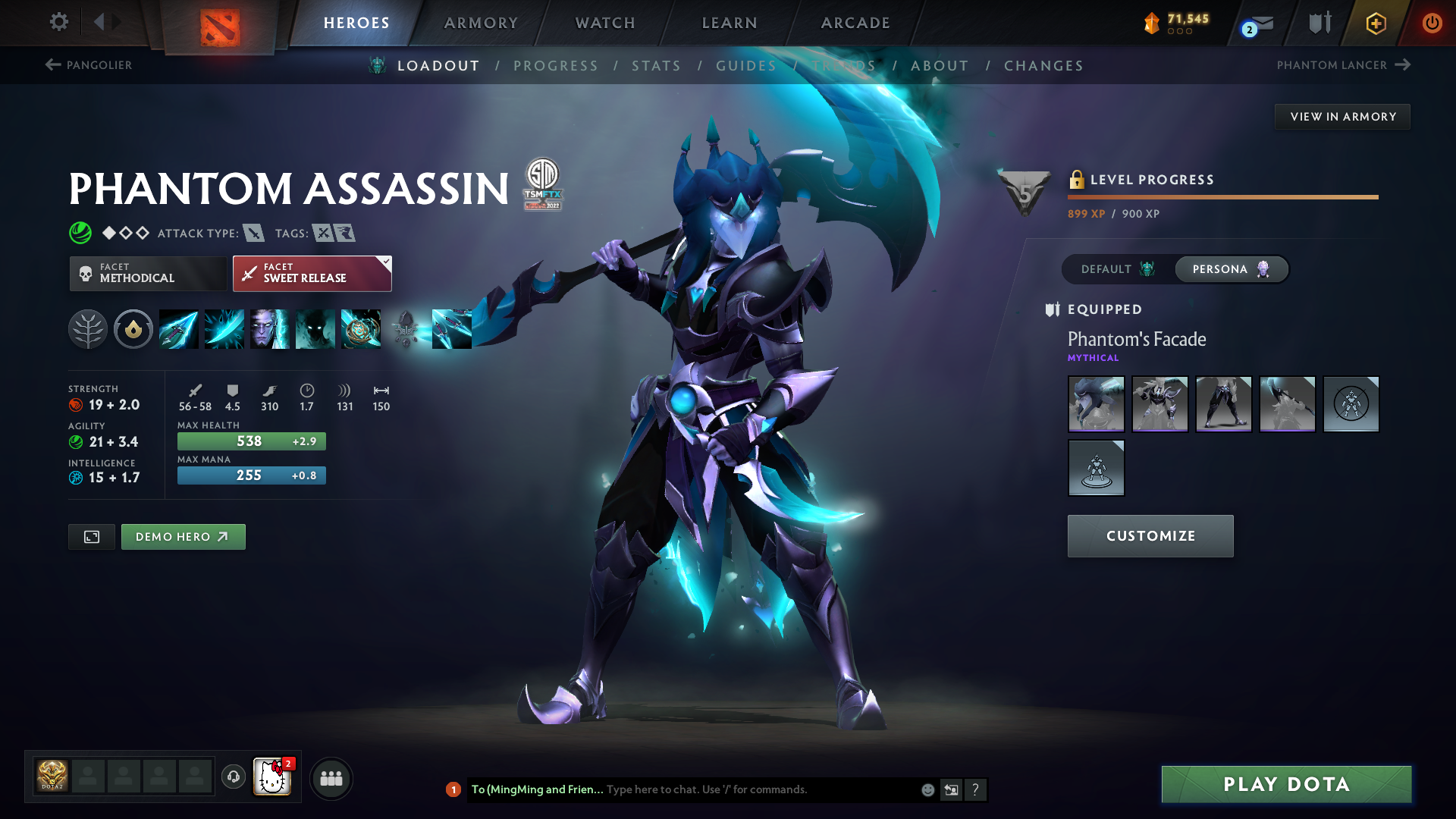Go to the Learn tab
Viewport: 1456px width, 819px height.
pos(730,23)
